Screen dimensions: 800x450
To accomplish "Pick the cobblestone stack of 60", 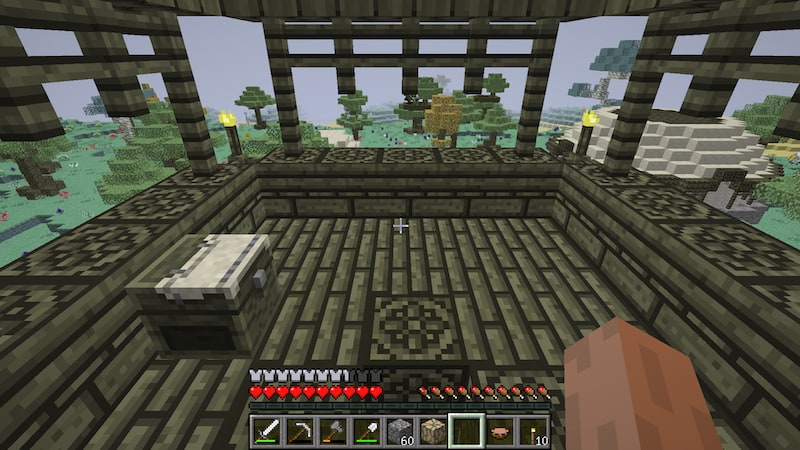I will tap(399, 431).
